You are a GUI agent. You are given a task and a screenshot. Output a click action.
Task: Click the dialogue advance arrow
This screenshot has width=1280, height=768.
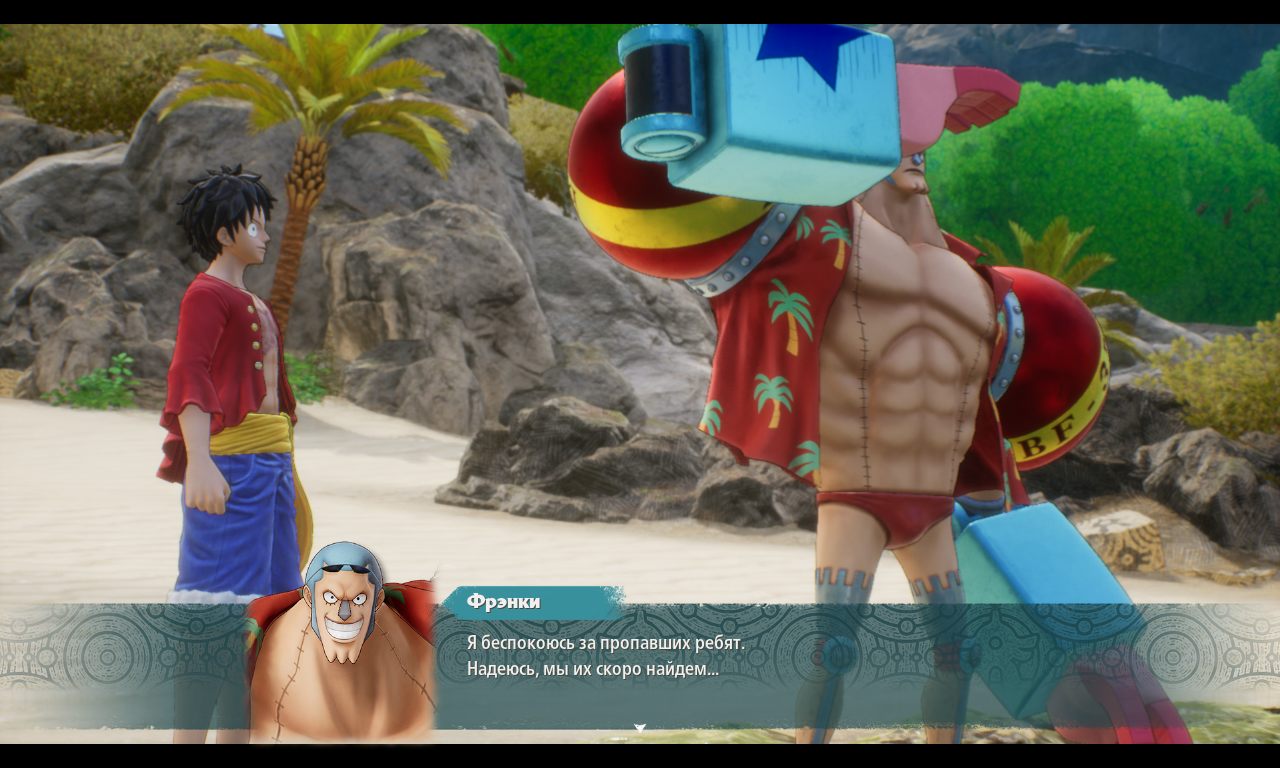638,727
